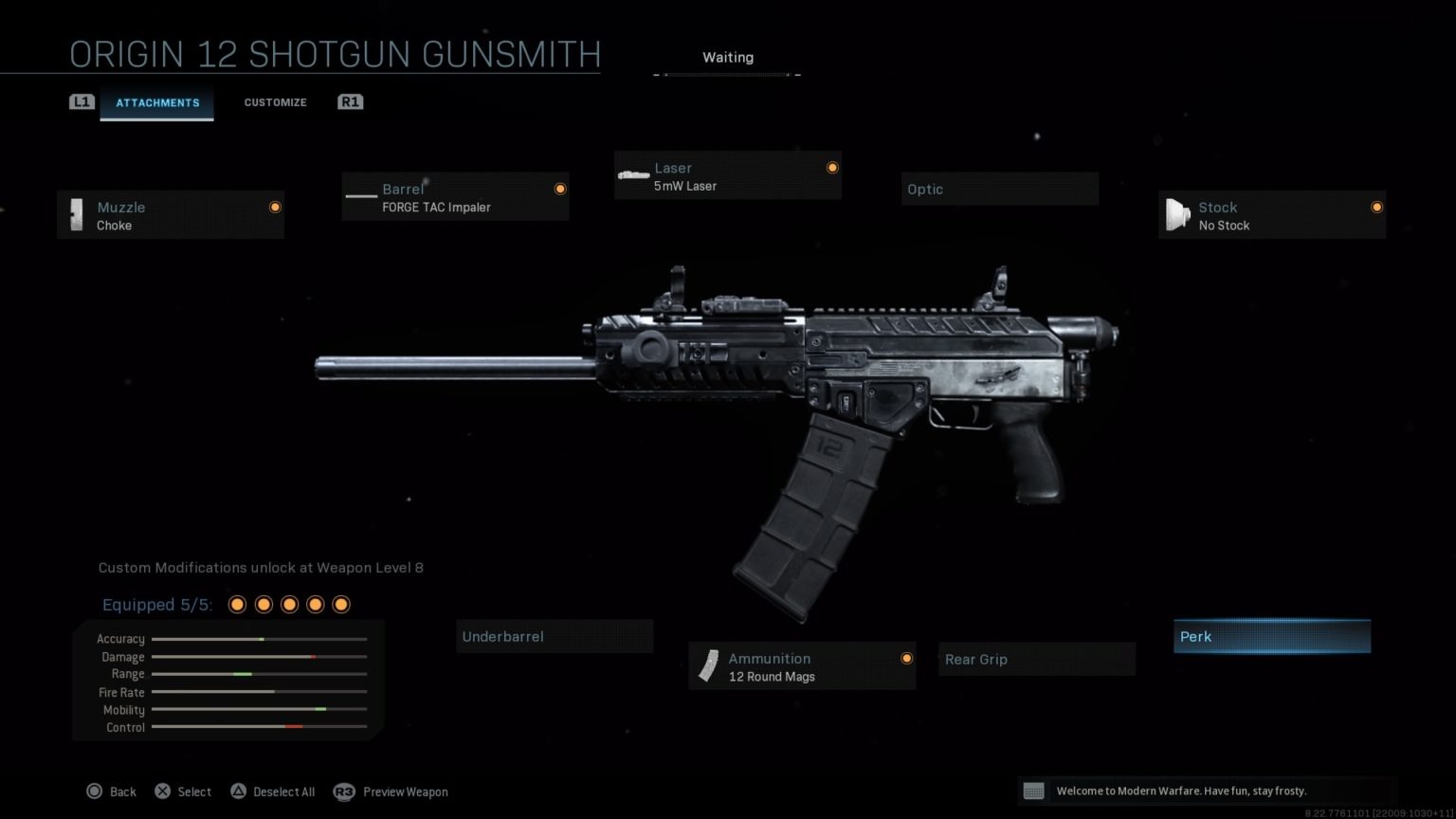Open the Underbarrel attachment selector

tap(555, 636)
